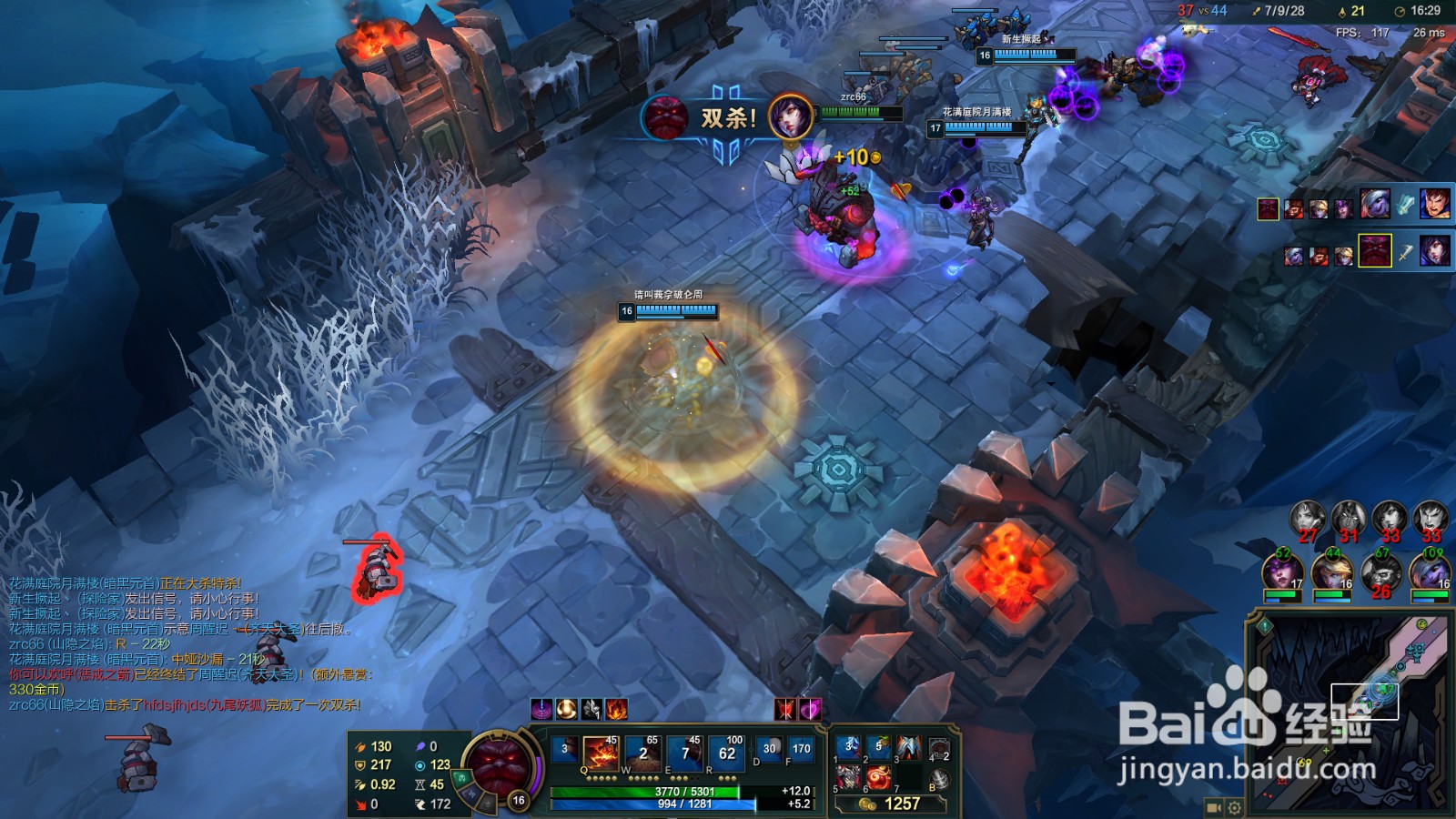Activate Ornn's Q ability icon
1456x819 pixels.
[601, 755]
